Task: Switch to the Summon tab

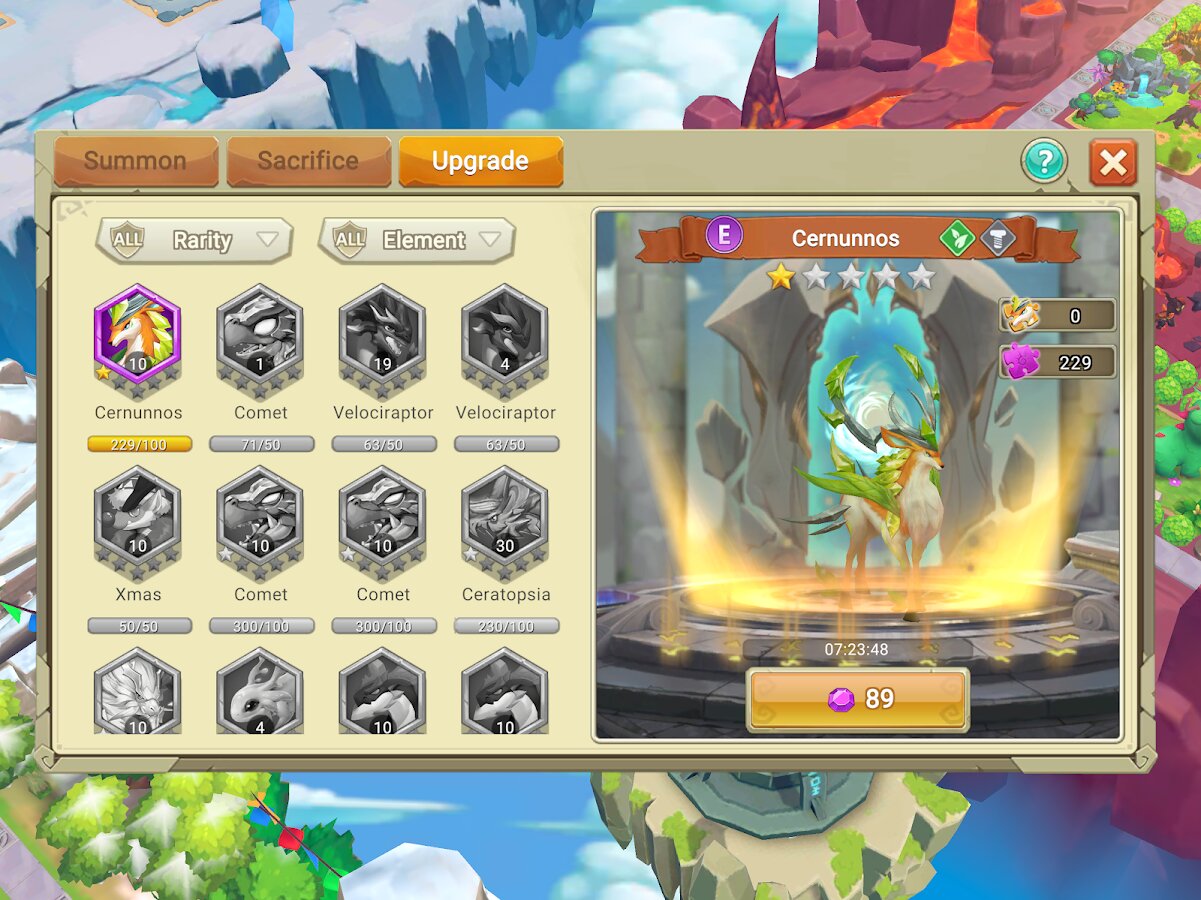Action: point(135,161)
